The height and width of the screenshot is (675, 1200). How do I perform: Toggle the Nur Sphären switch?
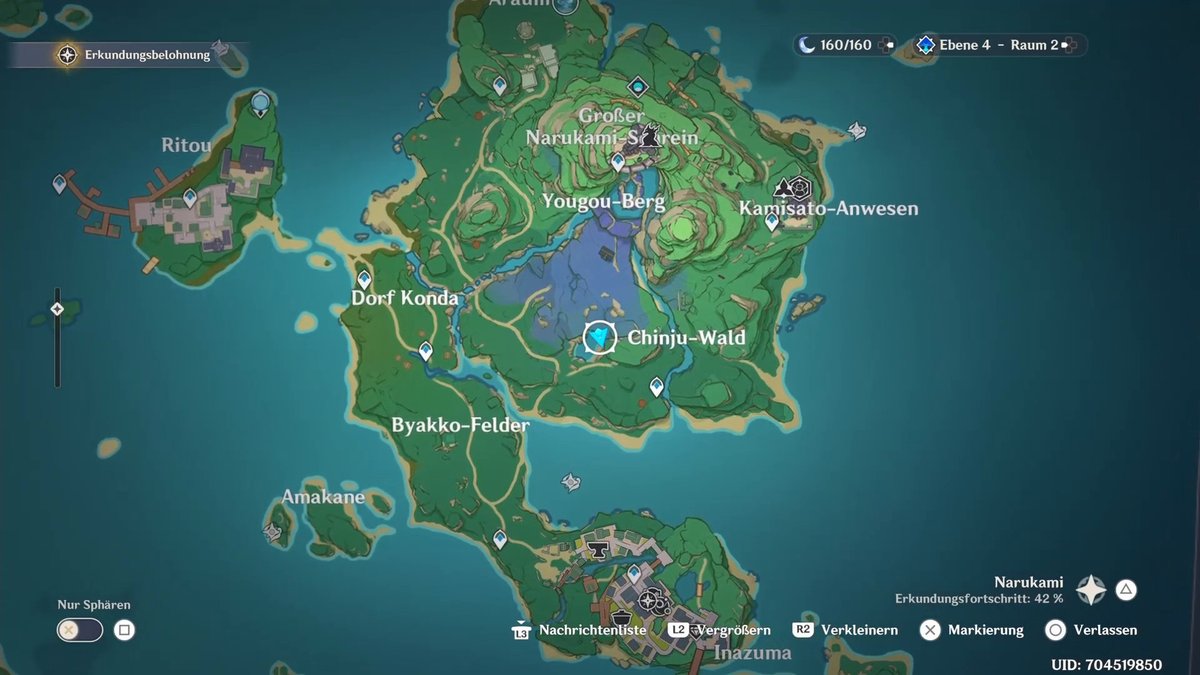tap(80, 630)
